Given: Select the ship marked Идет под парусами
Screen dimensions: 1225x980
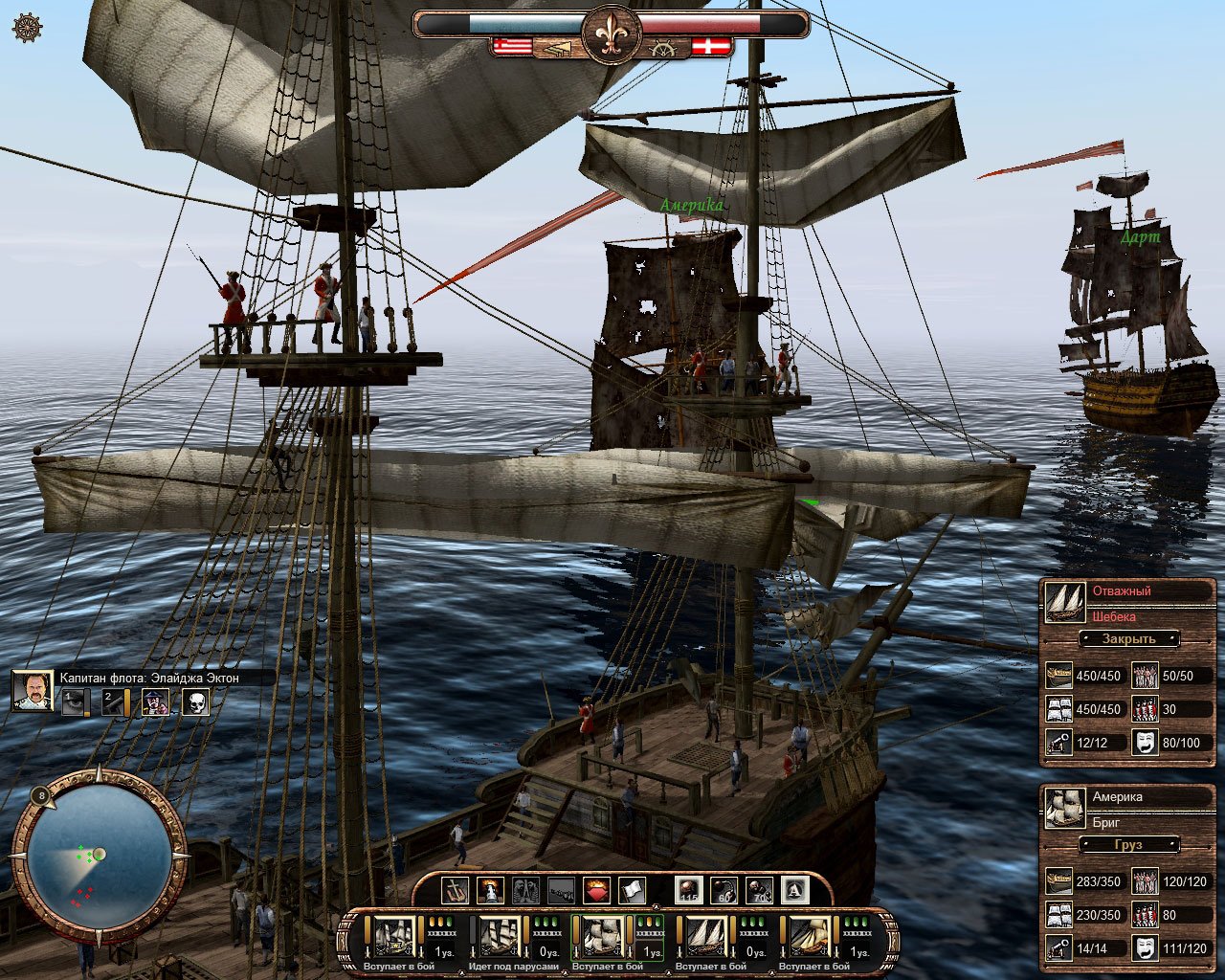Looking at the screenshot, I should click(x=500, y=936).
